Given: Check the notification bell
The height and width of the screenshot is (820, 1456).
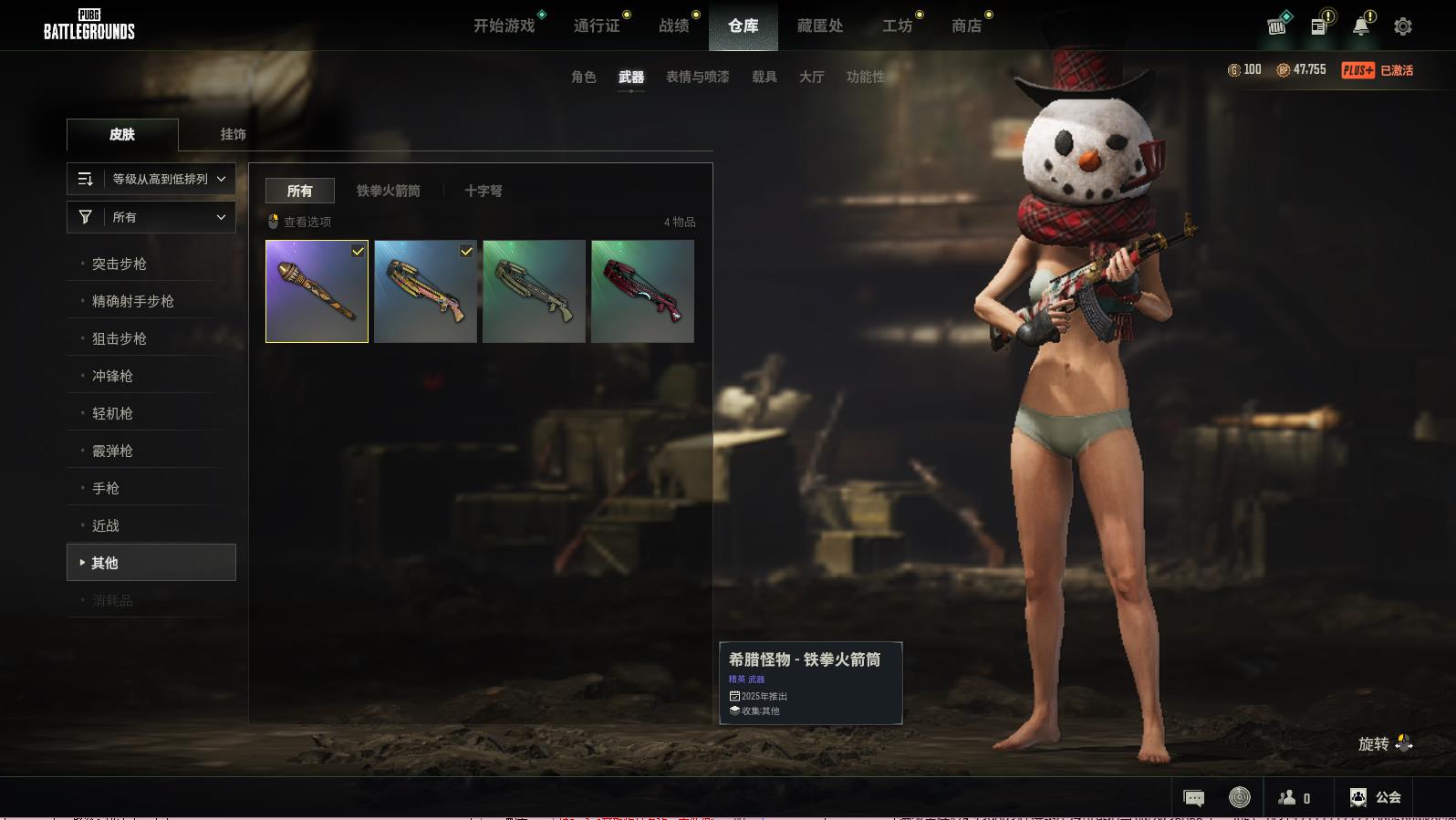Looking at the screenshot, I should 1360,26.
